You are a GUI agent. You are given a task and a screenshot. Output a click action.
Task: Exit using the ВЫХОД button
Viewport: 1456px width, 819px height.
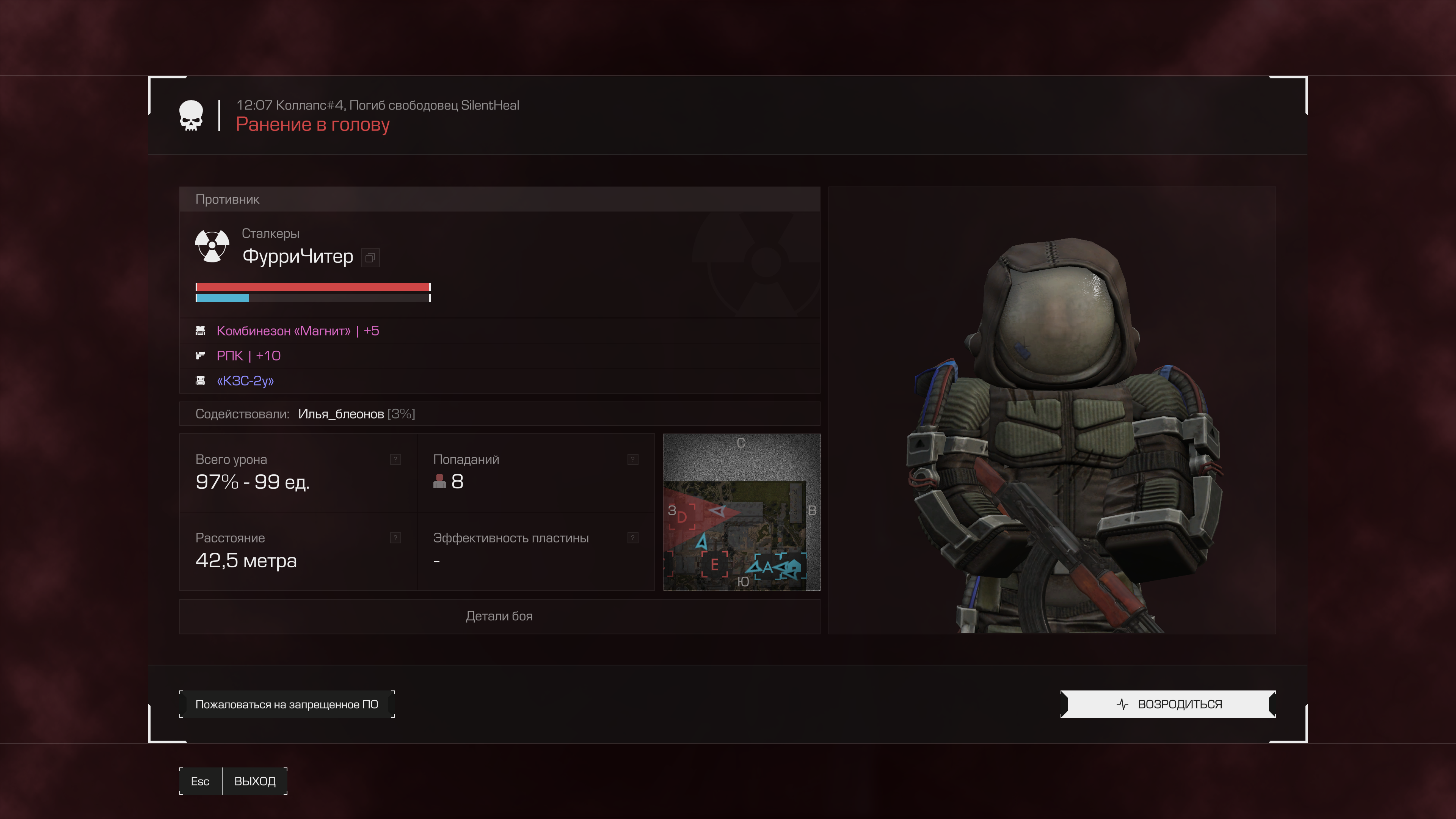(x=254, y=781)
